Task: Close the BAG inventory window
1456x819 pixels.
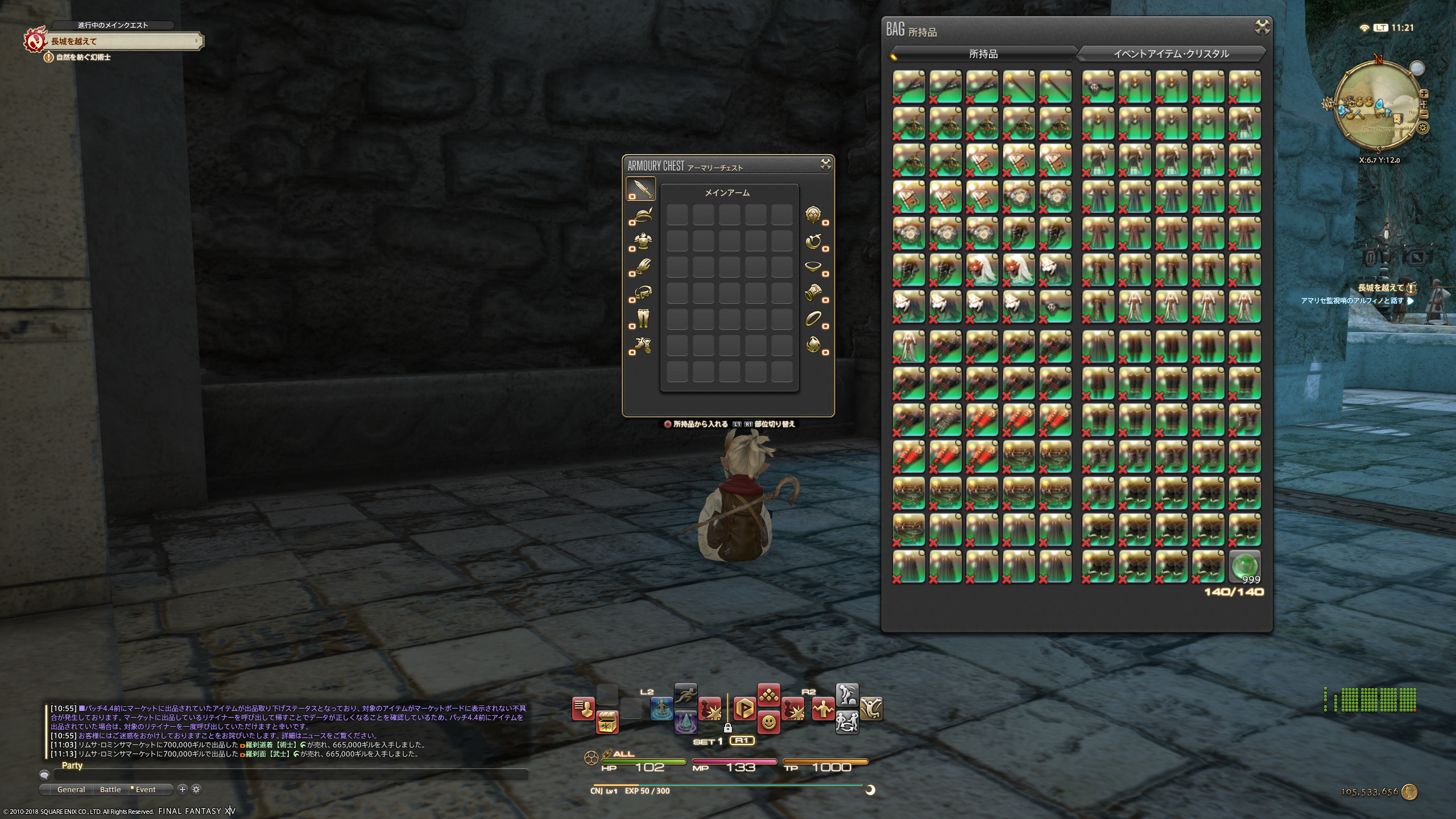Action: click(1262, 27)
